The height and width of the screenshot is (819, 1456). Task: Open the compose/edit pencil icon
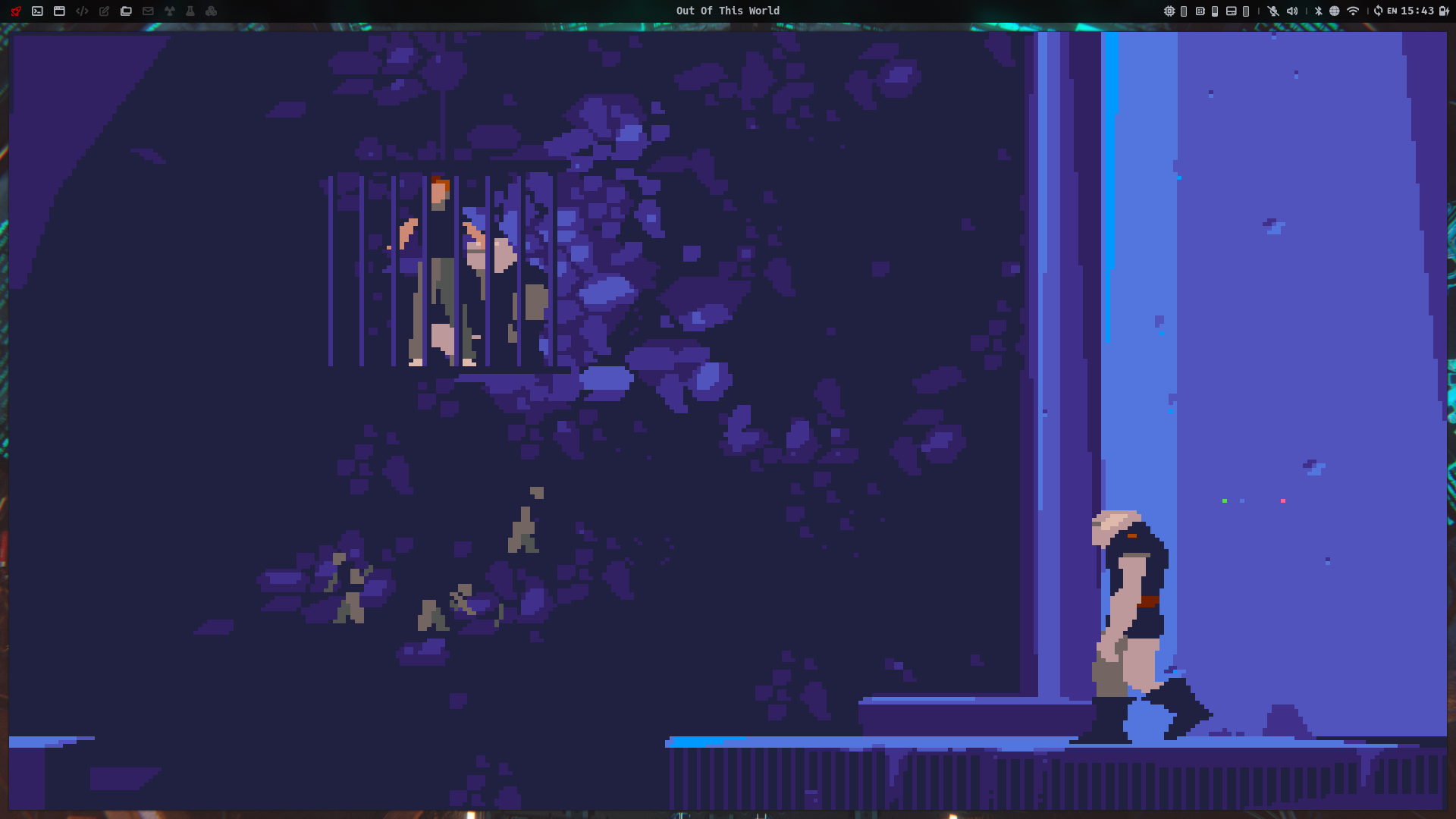coord(103,11)
